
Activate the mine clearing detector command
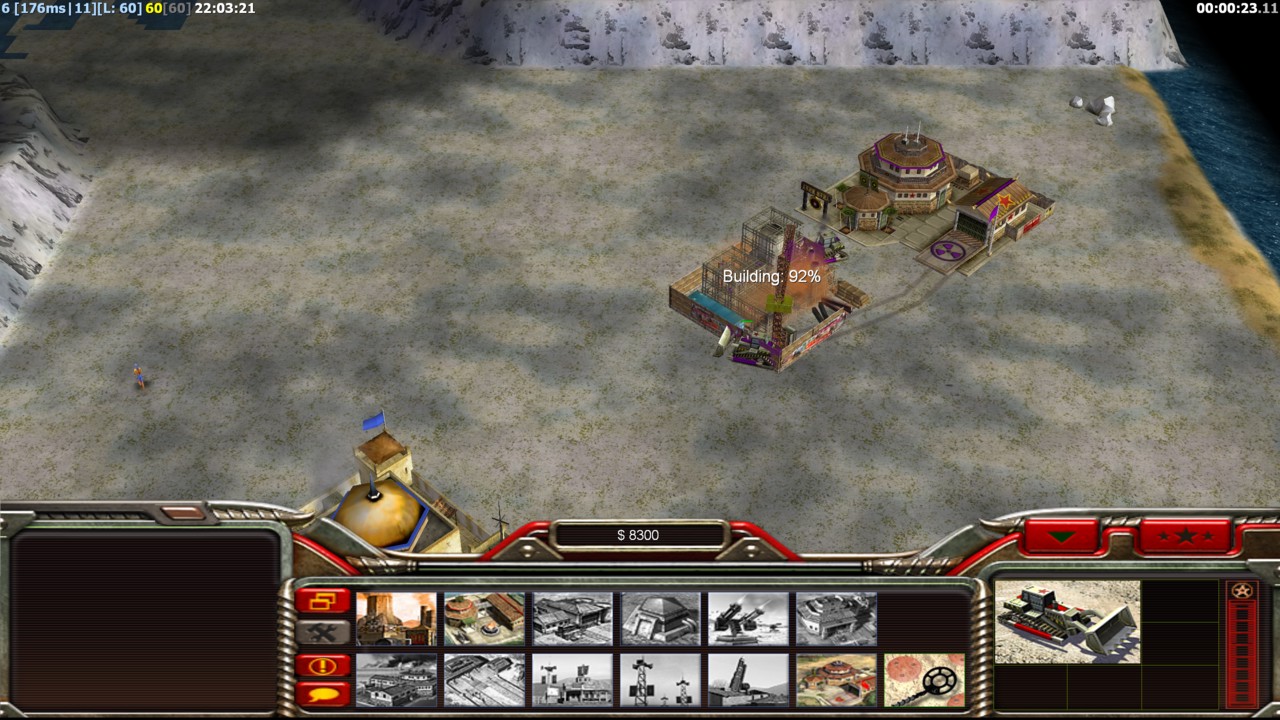pos(924,680)
